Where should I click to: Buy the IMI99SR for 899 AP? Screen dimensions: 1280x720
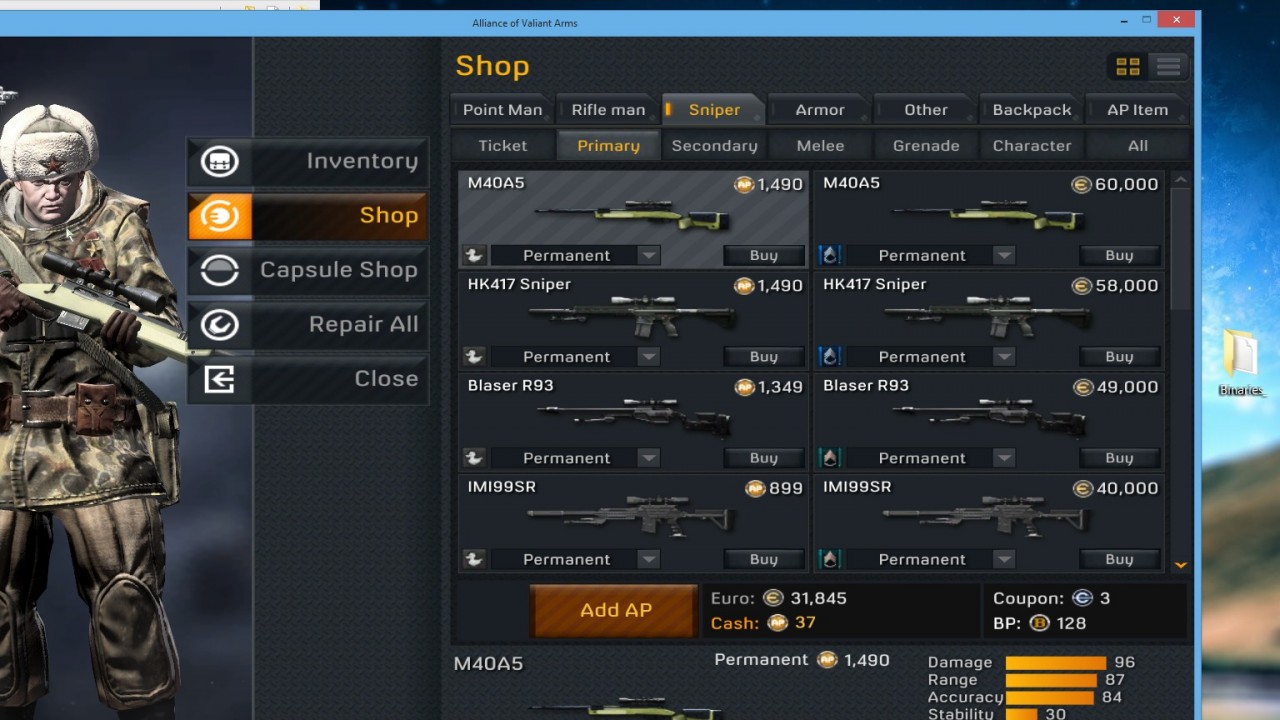point(763,560)
